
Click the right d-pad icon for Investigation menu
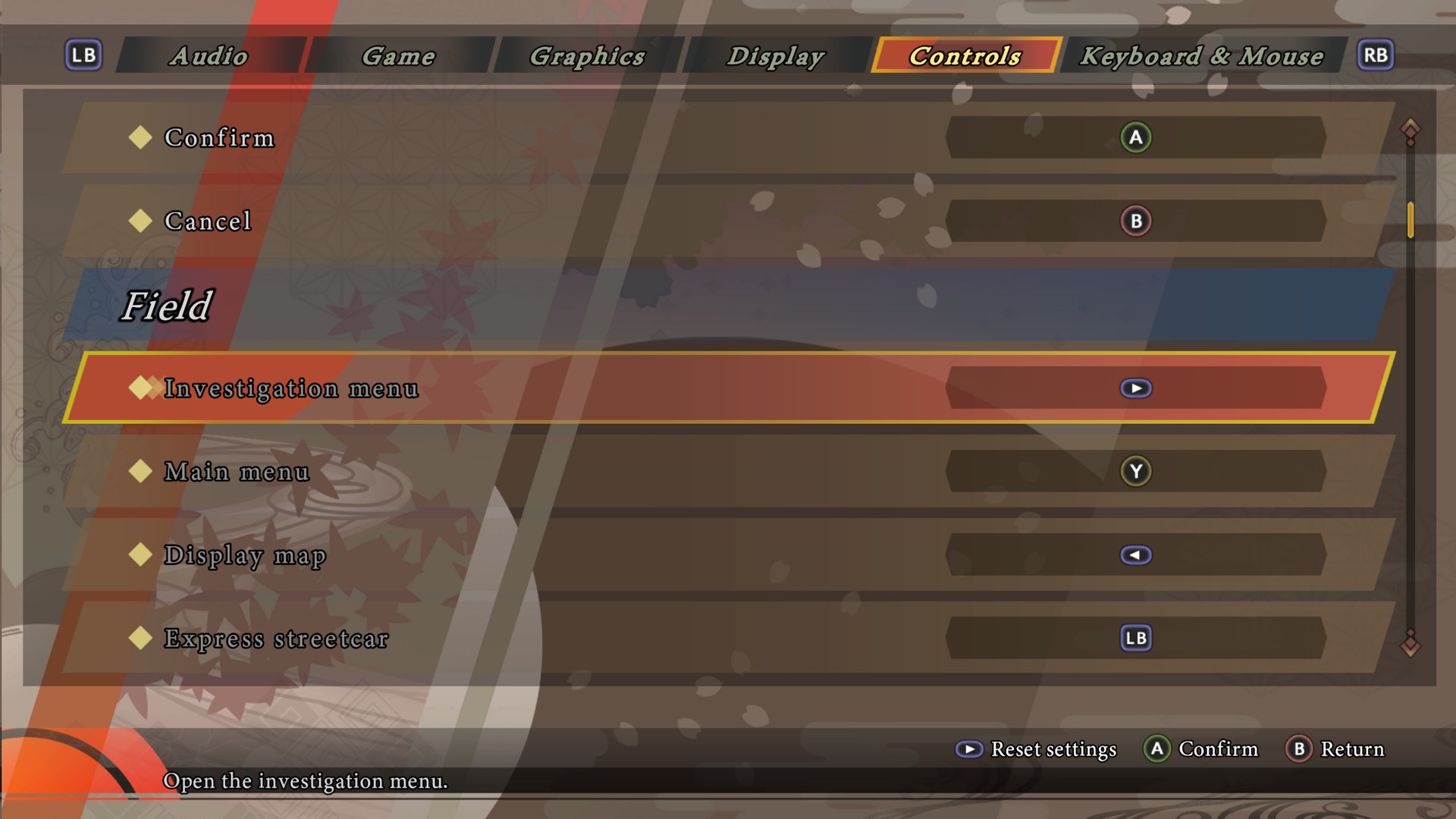[1135, 388]
